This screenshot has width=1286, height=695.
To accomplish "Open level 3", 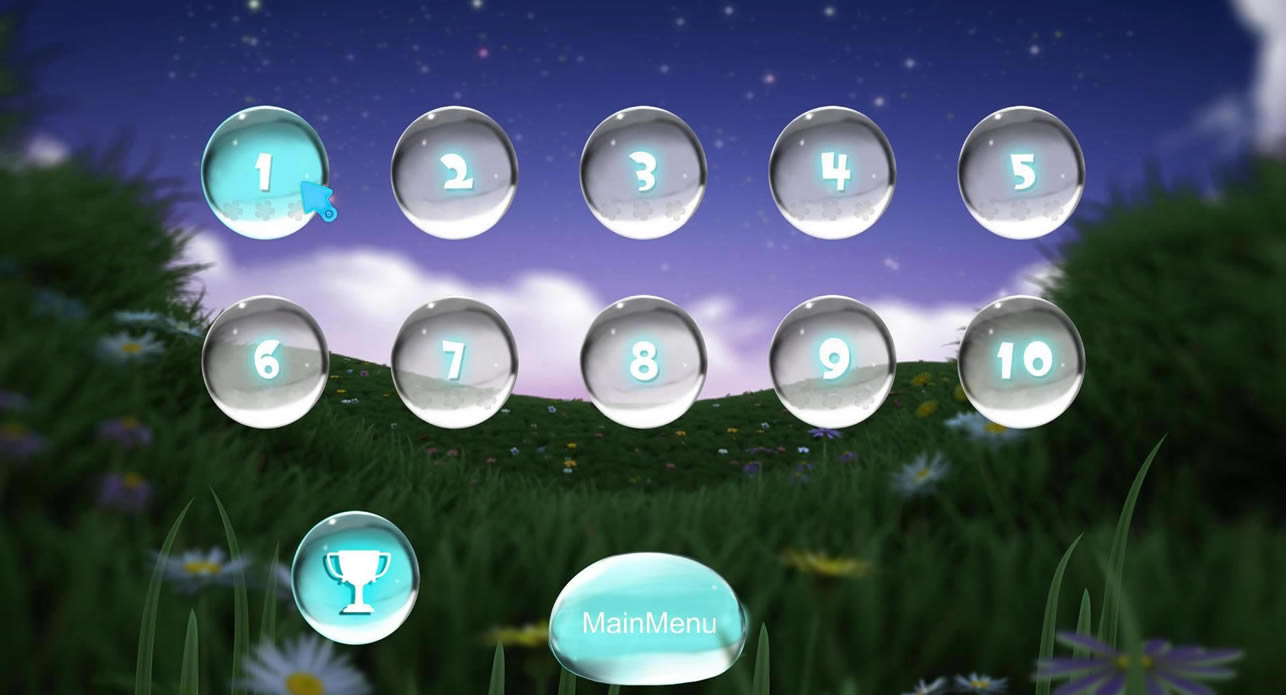I will coord(643,172).
